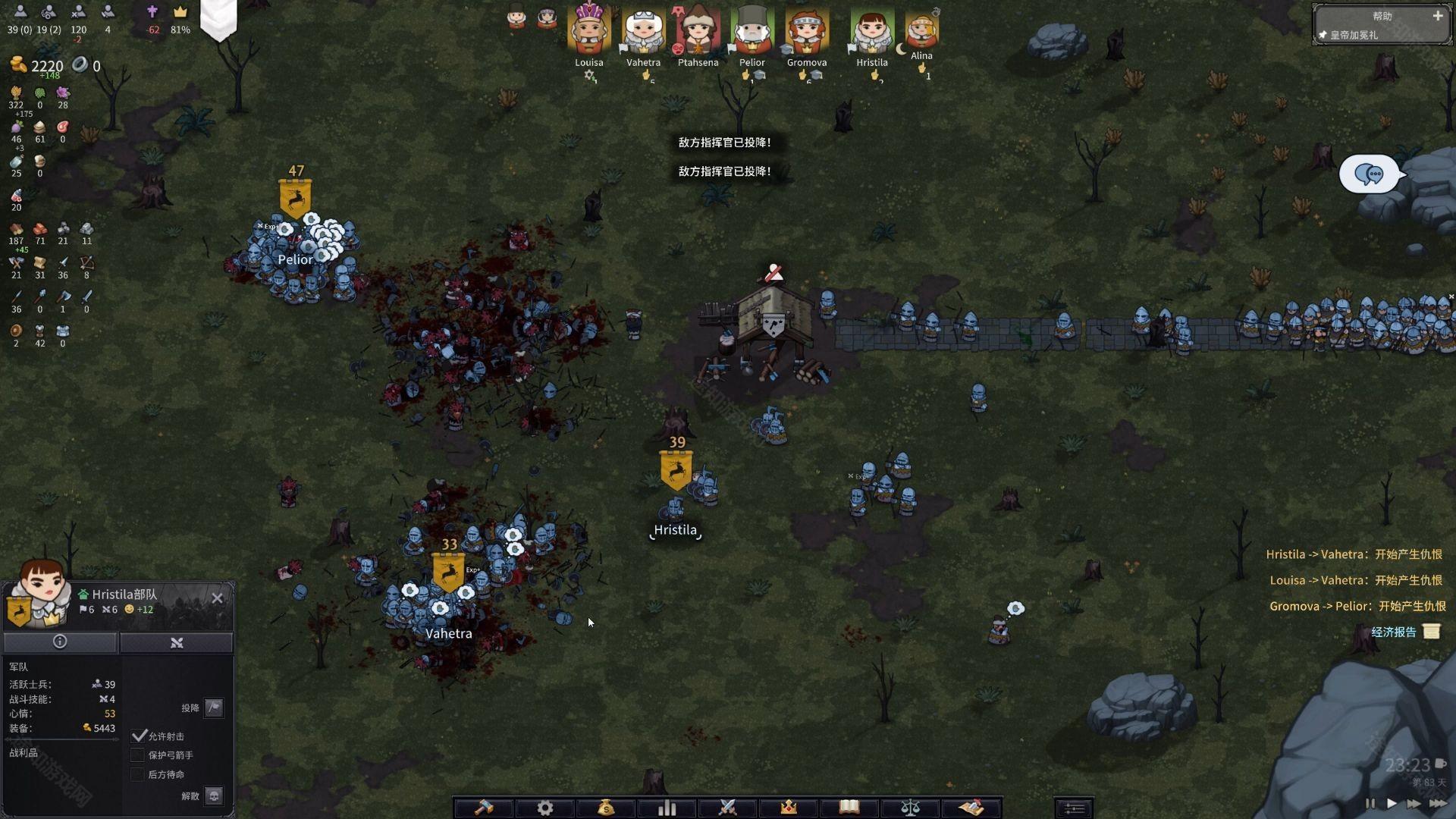Open the scales of justice menu
Viewport: 1456px width, 819px height.
[910, 808]
